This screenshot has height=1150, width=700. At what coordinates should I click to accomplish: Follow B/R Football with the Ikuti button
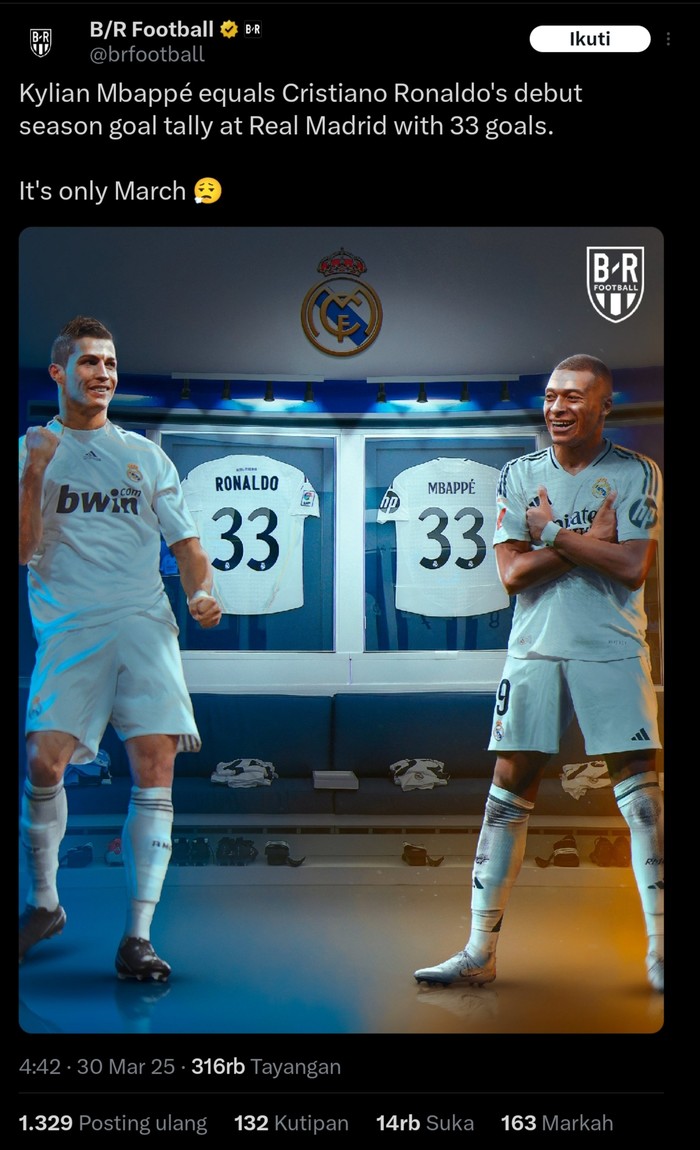(x=589, y=39)
